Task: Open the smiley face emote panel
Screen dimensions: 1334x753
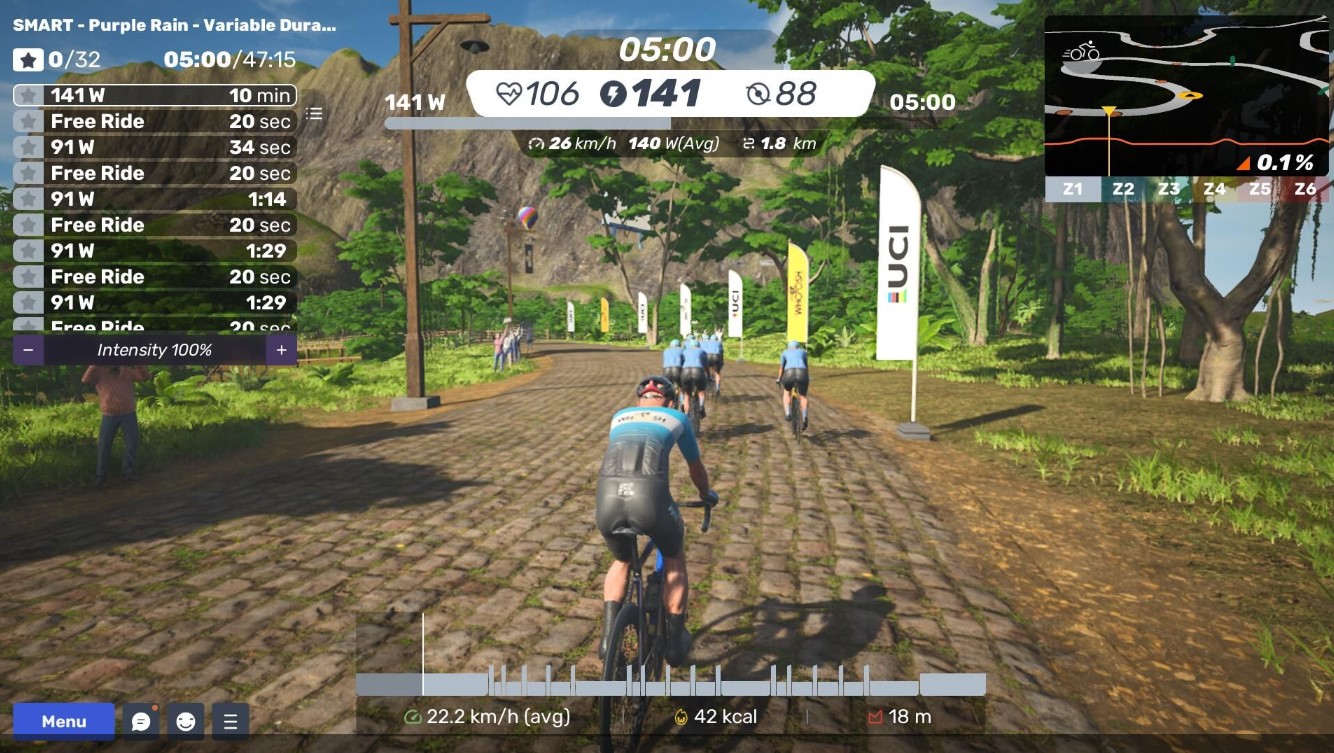Action: 186,721
